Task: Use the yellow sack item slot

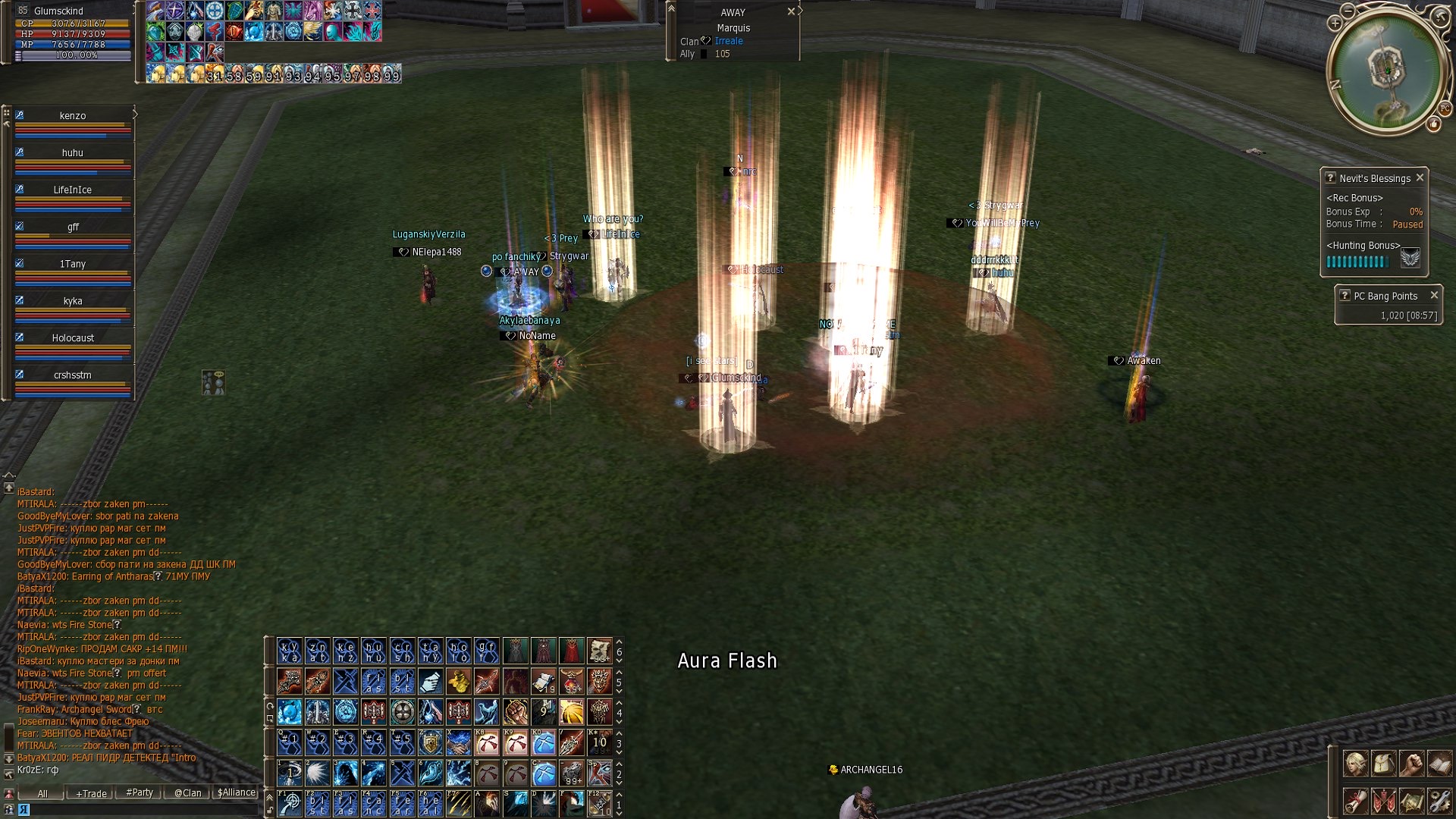Action: [458, 681]
